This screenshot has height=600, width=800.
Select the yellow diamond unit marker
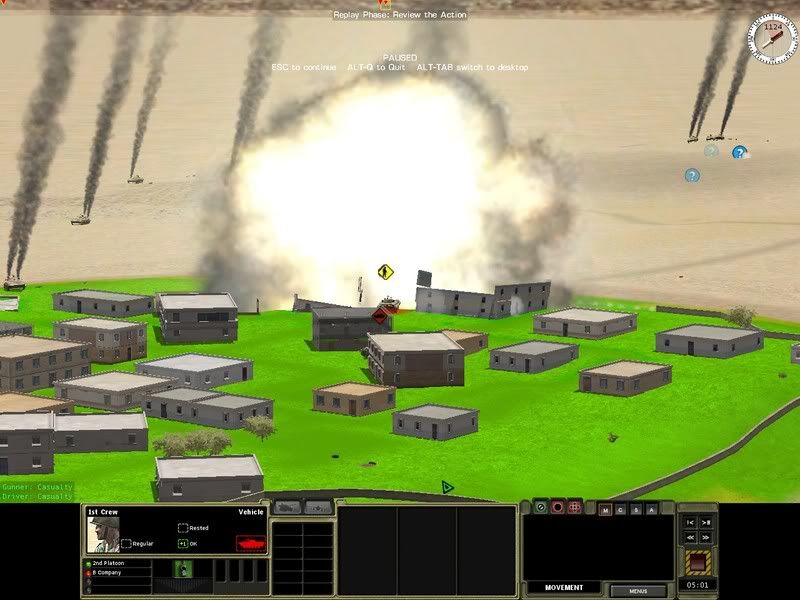pos(384,271)
